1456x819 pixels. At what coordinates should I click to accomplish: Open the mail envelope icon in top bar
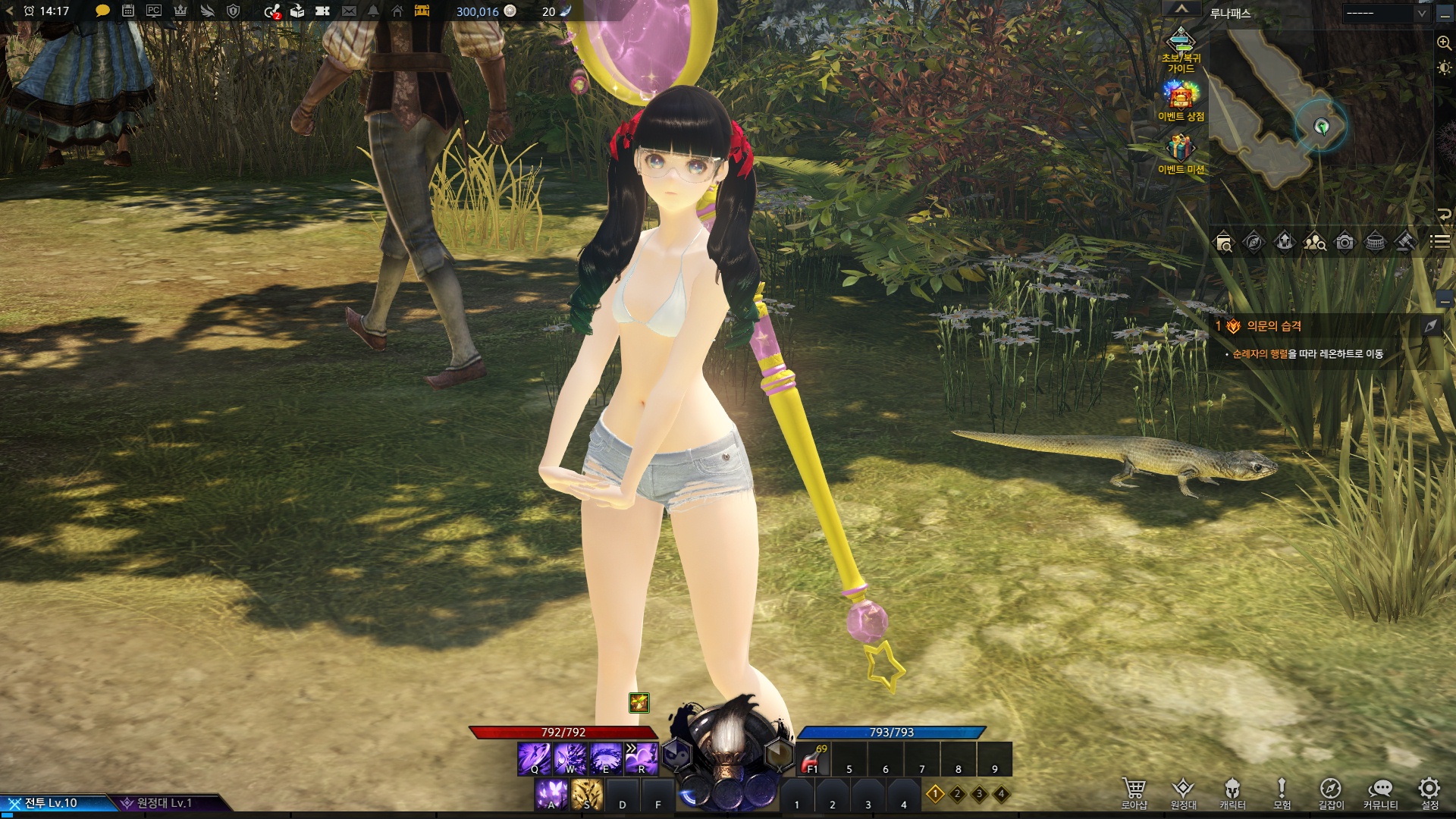coord(349,11)
